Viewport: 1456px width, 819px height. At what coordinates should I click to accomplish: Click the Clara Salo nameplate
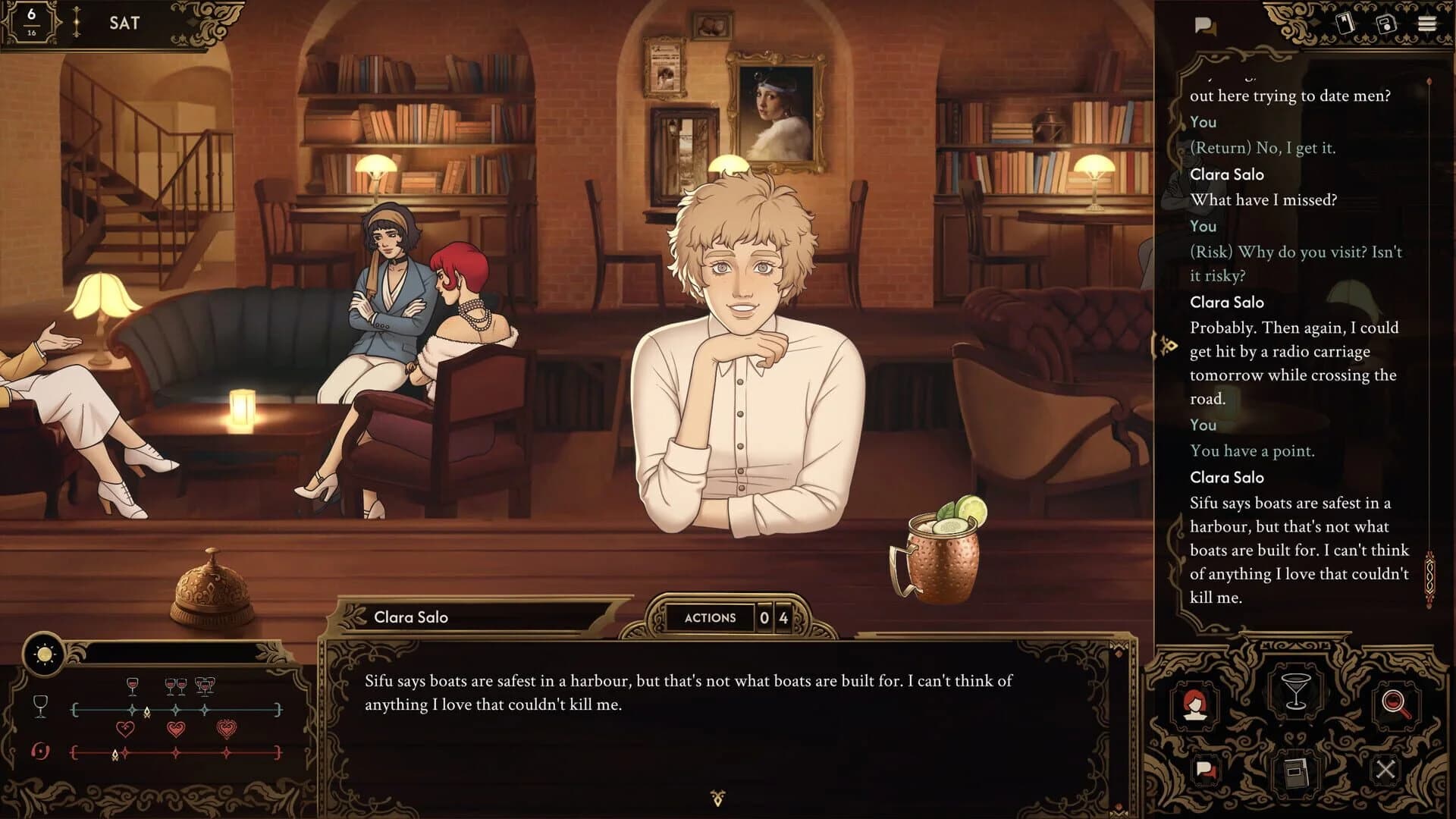coord(410,617)
